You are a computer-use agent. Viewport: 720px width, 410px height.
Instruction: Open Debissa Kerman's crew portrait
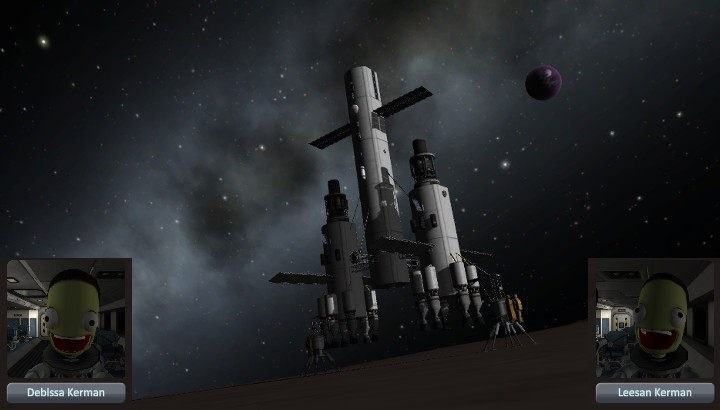click(68, 320)
